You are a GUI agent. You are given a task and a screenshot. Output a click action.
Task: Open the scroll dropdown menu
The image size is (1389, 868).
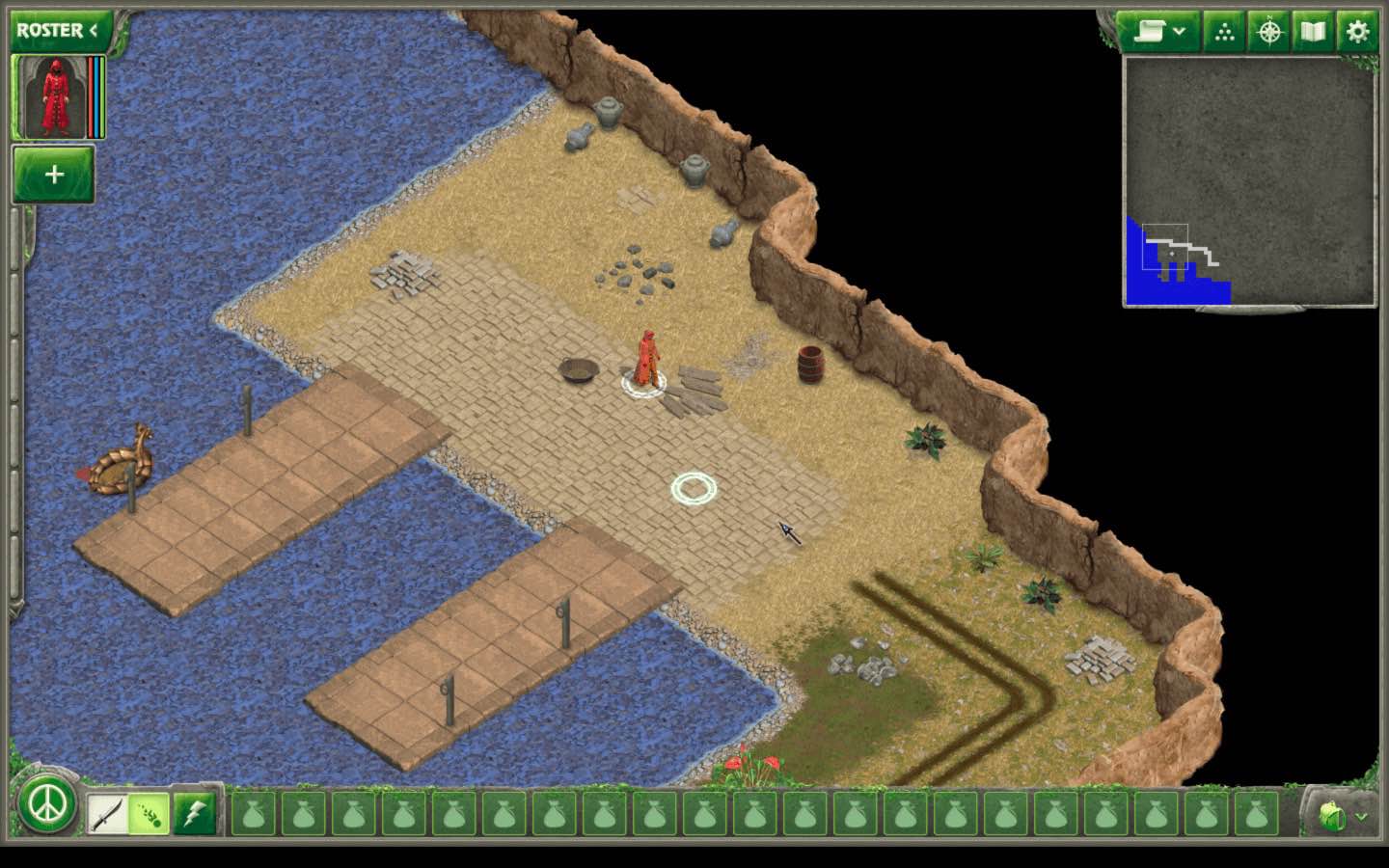1158,32
